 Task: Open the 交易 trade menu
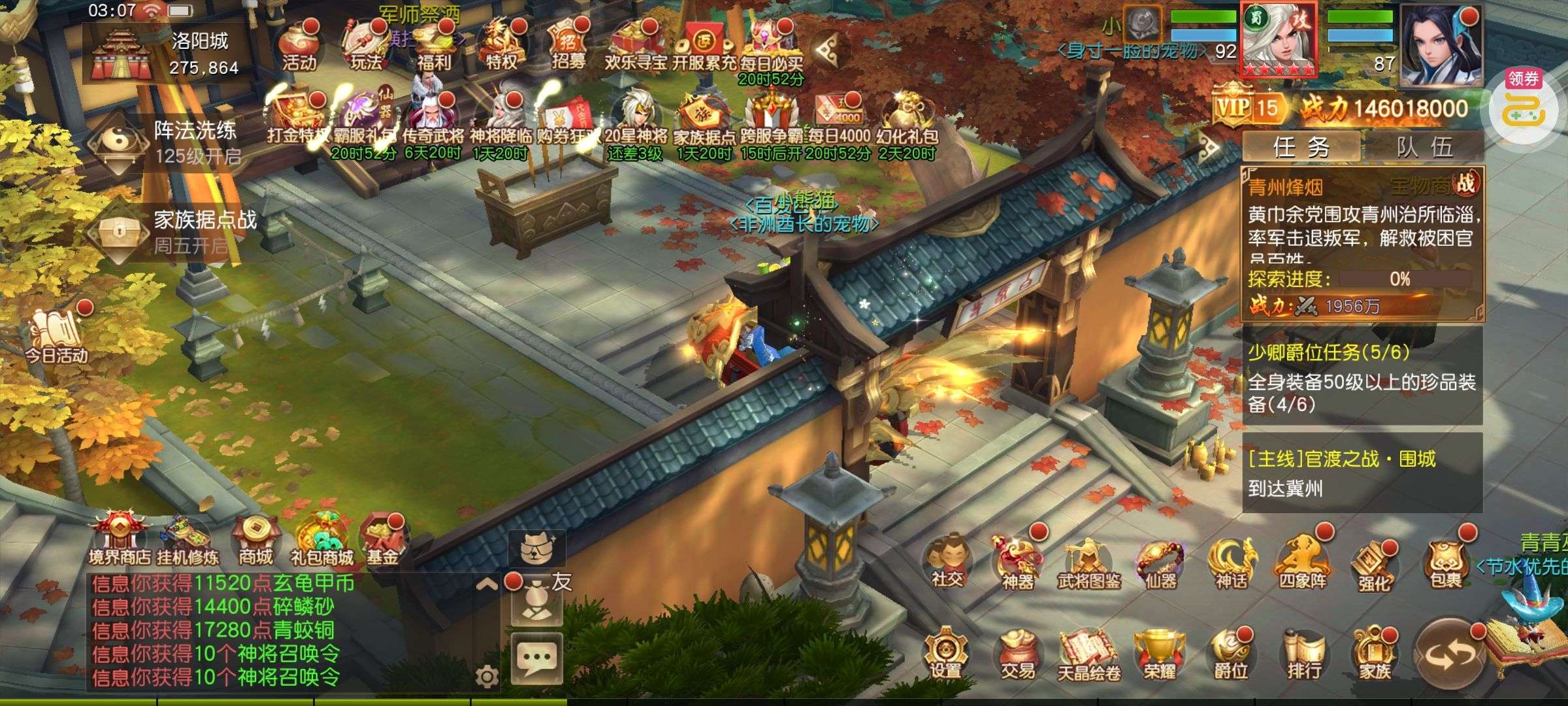point(1017,654)
